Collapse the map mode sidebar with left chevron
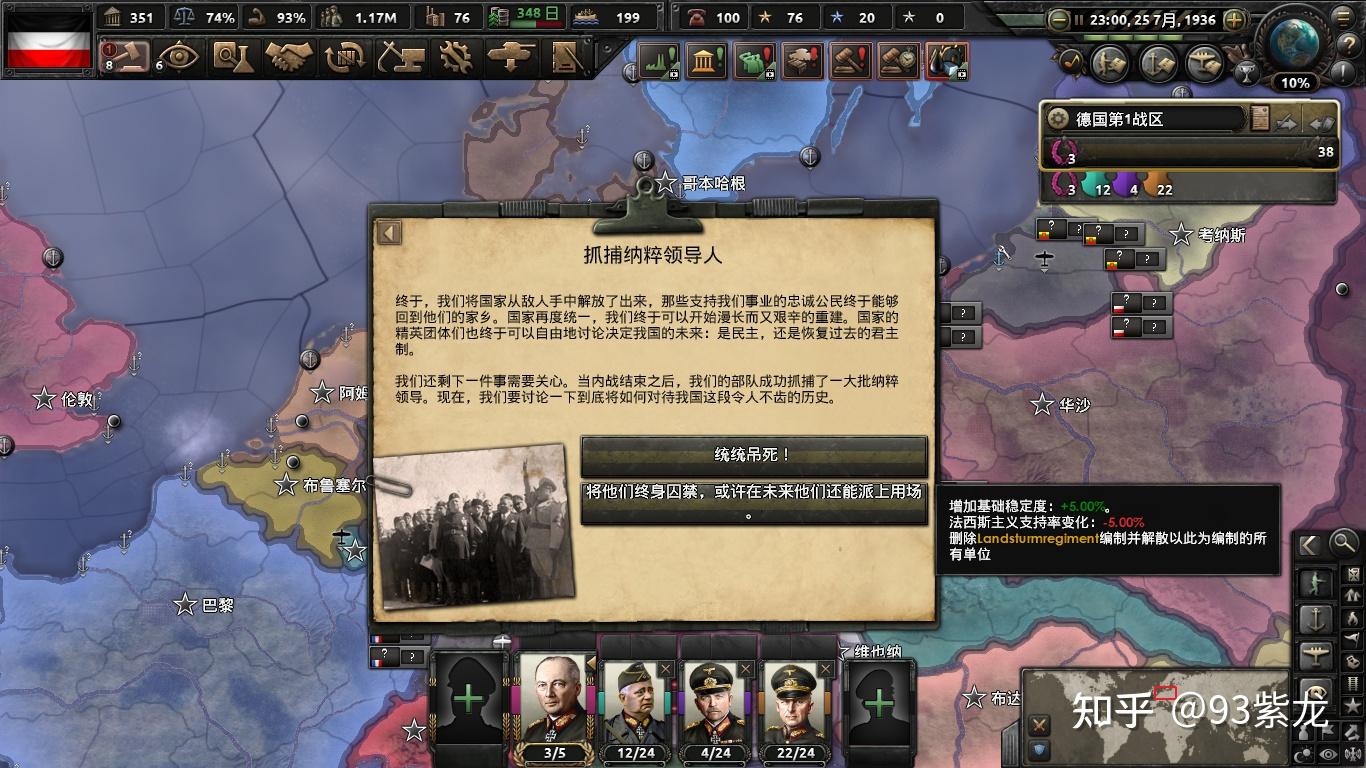Image resolution: width=1366 pixels, height=768 pixels. [1309, 545]
